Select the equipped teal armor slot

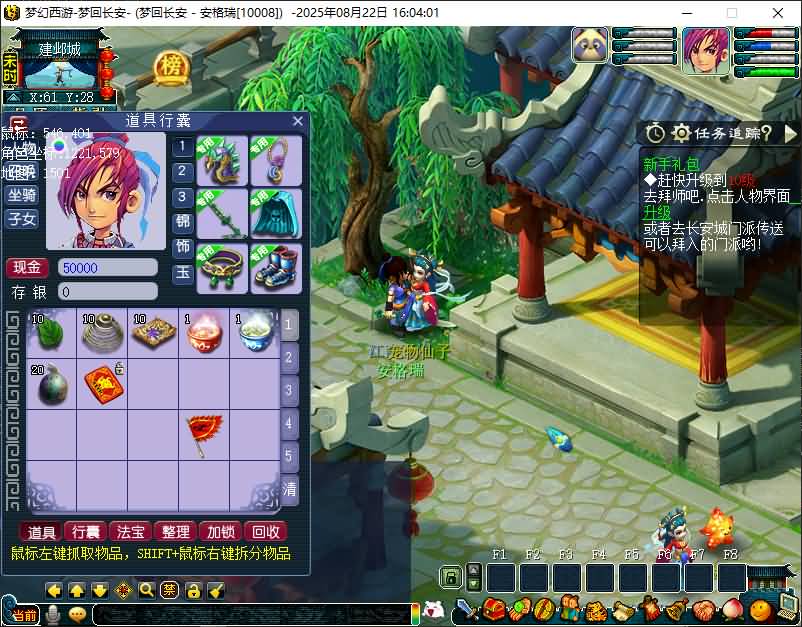276,214
